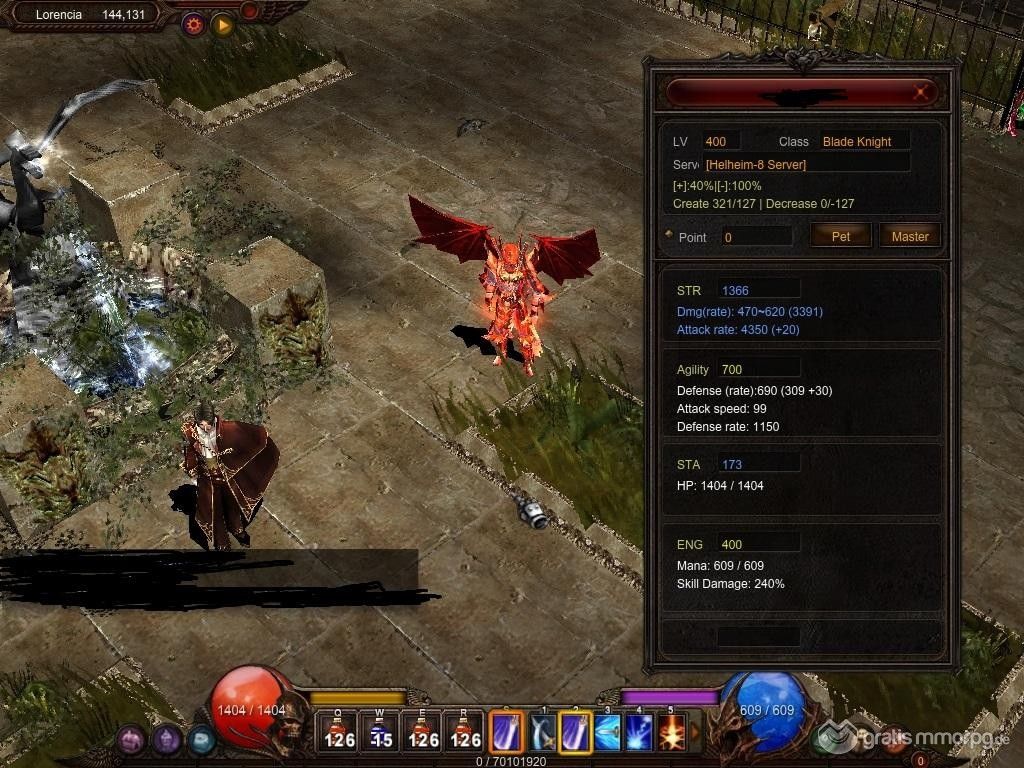The height and width of the screenshot is (768, 1024).
Task: Select the curved blade skill in slot 1
Action: click(x=543, y=732)
